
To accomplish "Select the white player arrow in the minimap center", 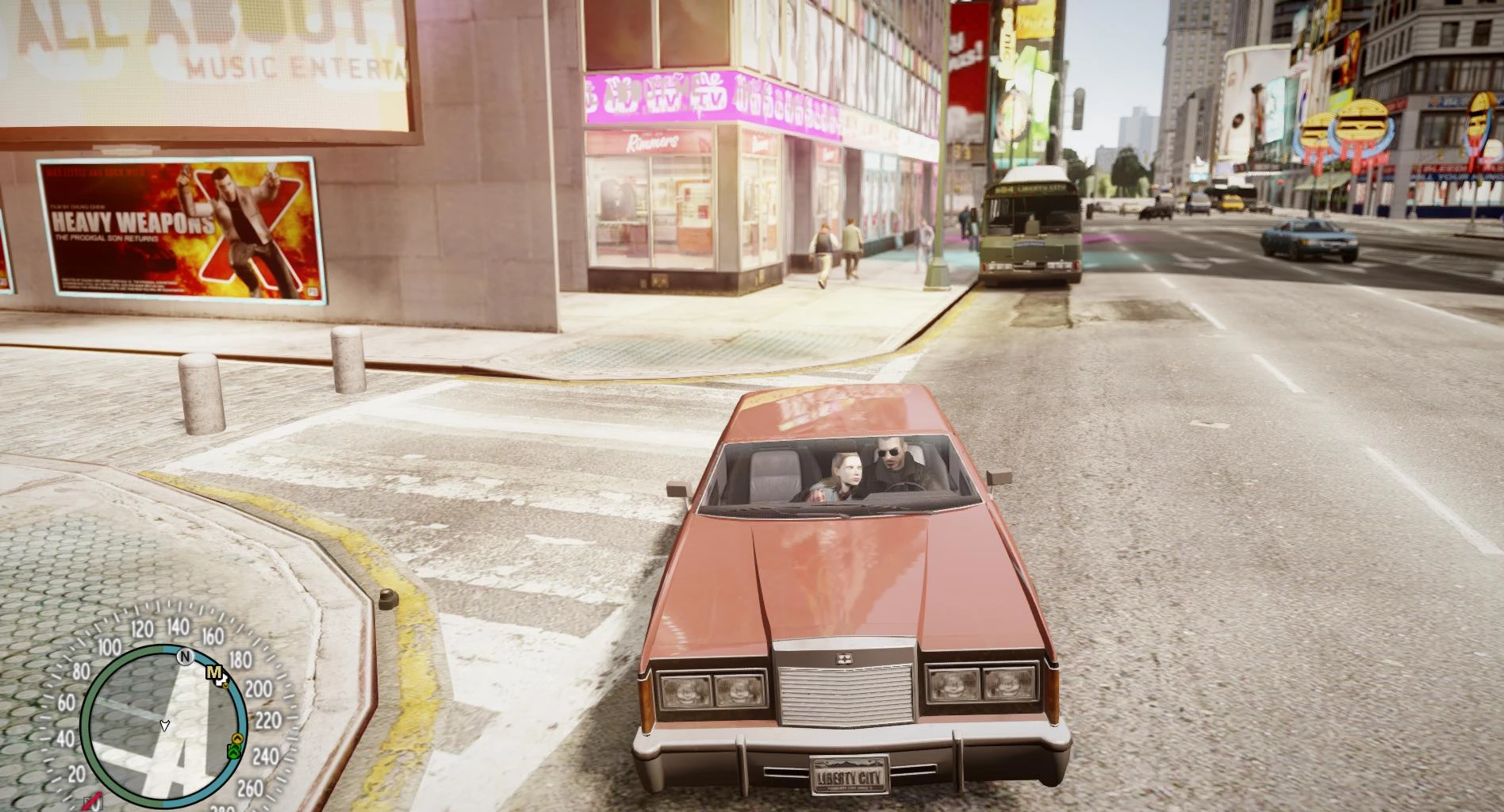I will [x=164, y=724].
